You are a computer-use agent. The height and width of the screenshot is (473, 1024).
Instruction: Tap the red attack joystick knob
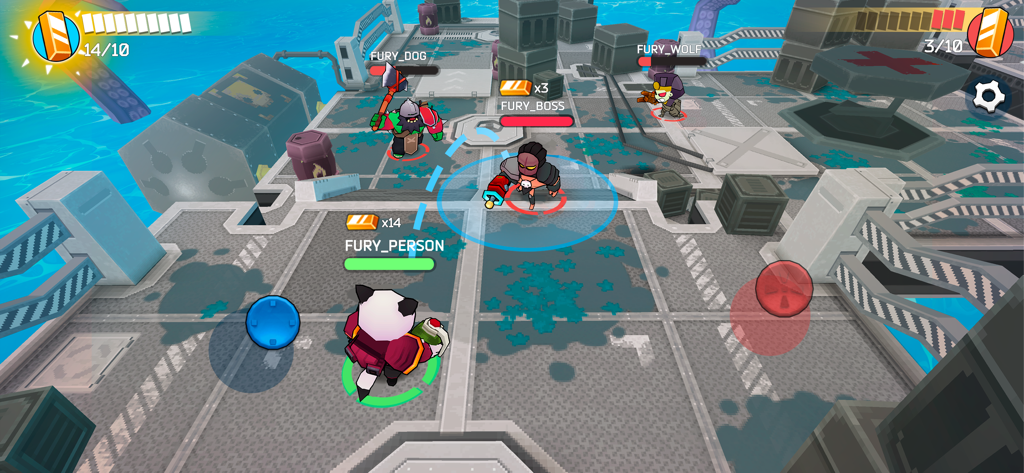tap(783, 288)
